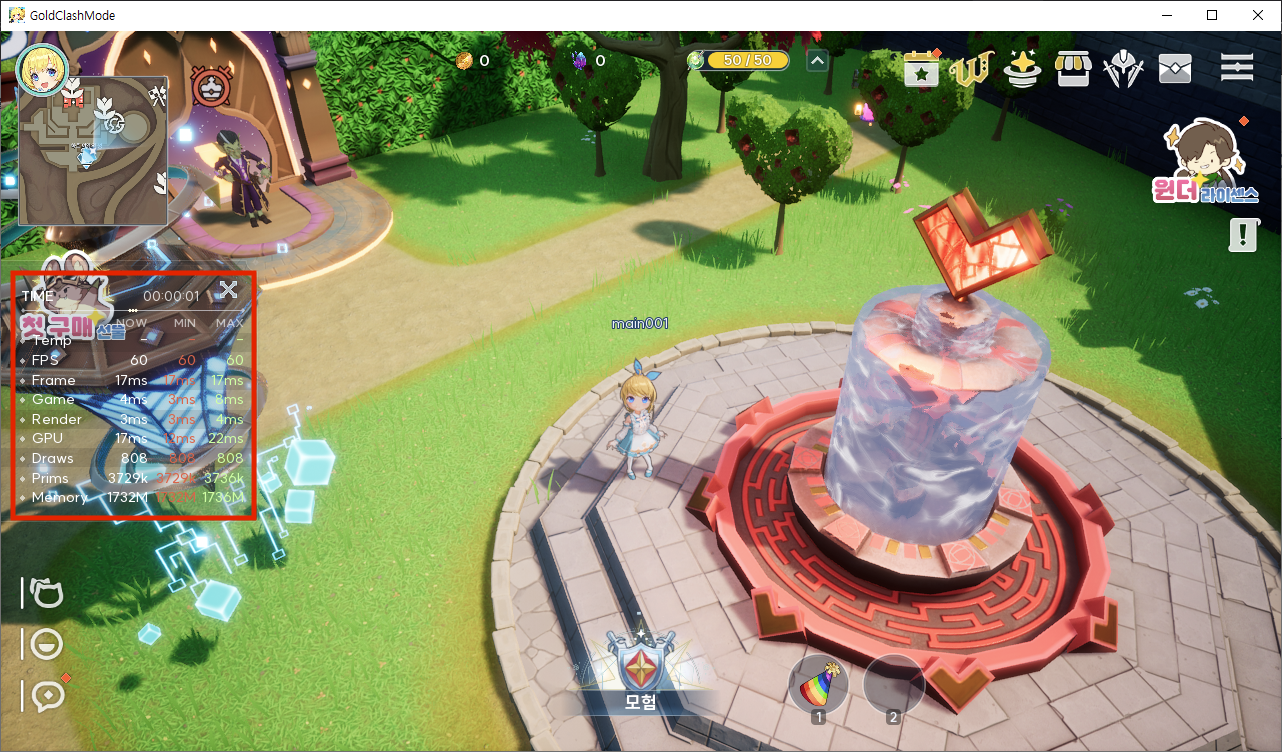Open the exclamation scroll notice
Image resolution: width=1282 pixels, height=752 pixels.
pyautogui.click(x=1243, y=235)
